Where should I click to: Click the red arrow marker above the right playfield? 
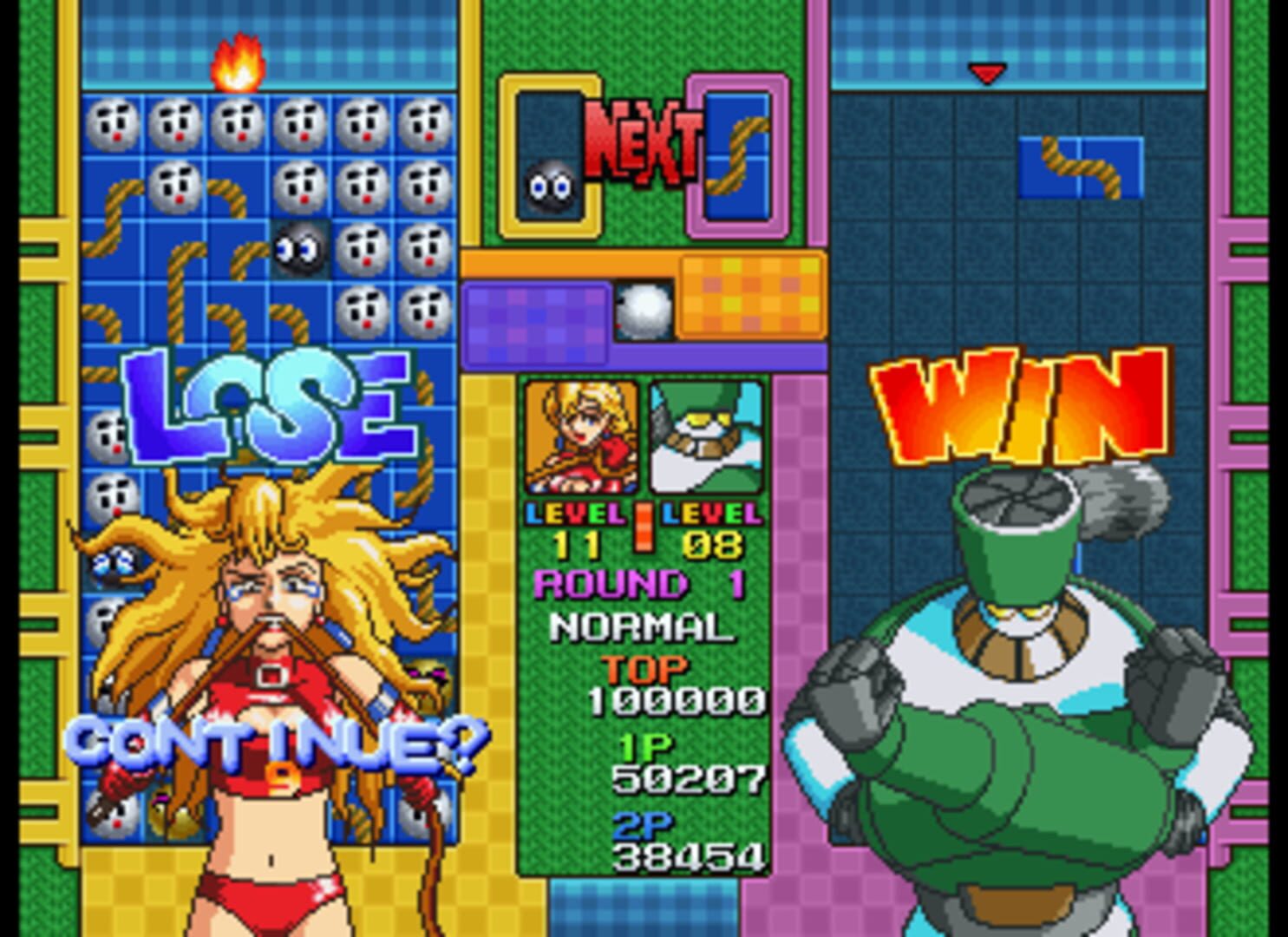pyautogui.click(x=985, y=74)
